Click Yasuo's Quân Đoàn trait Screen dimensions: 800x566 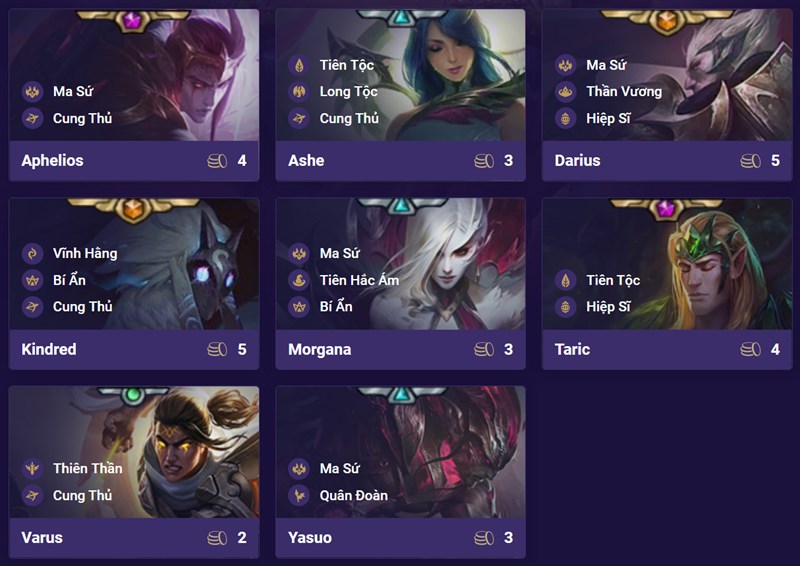click(x=353, y=495)
